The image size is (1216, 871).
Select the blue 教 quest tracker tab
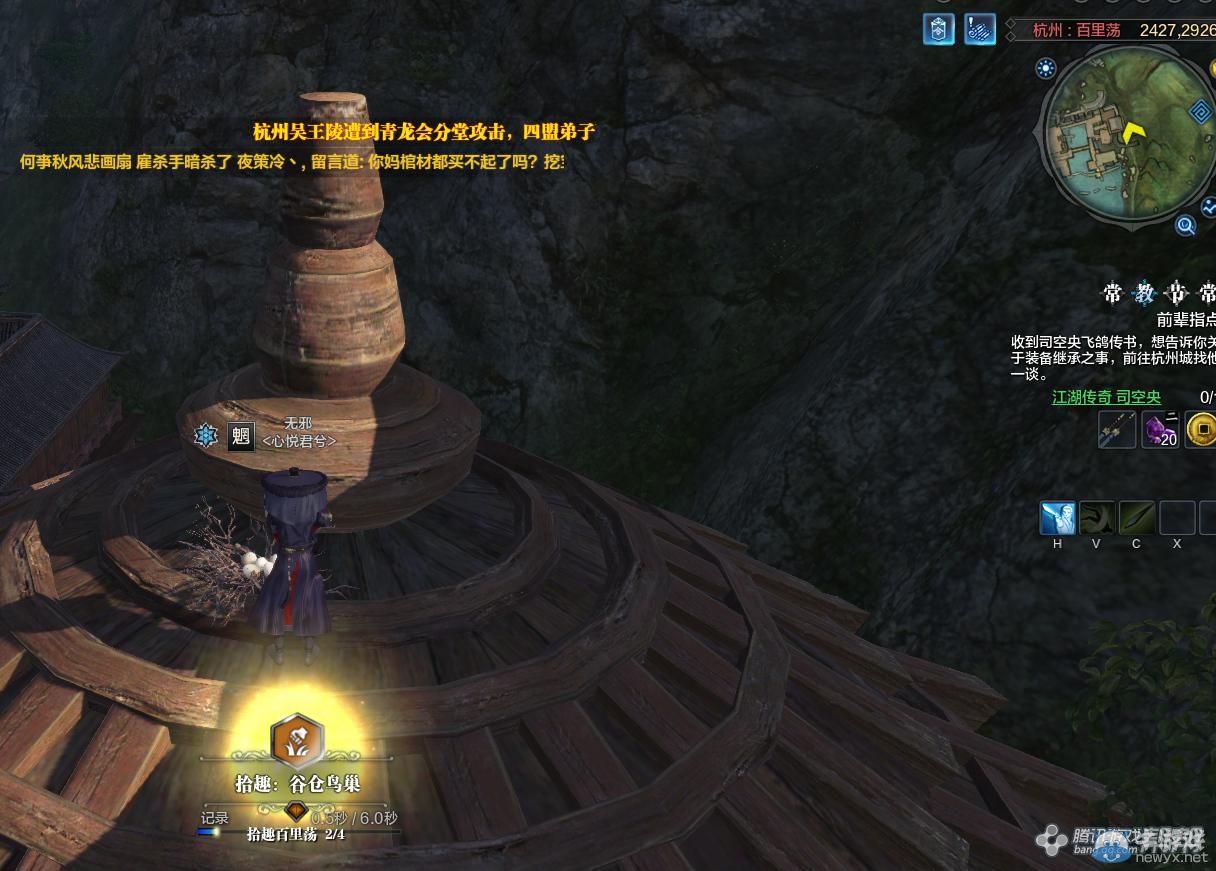[x=1145, y=293]
